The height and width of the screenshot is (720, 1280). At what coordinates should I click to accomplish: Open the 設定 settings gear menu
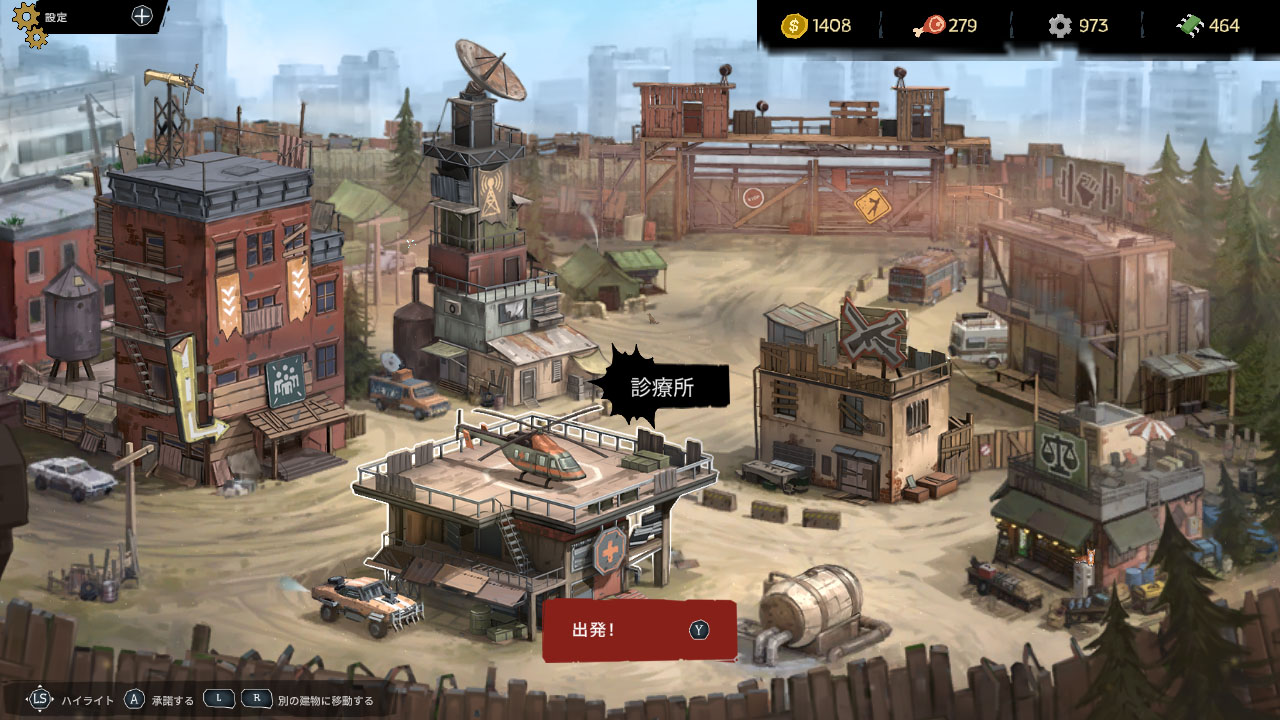pos(32,22)
